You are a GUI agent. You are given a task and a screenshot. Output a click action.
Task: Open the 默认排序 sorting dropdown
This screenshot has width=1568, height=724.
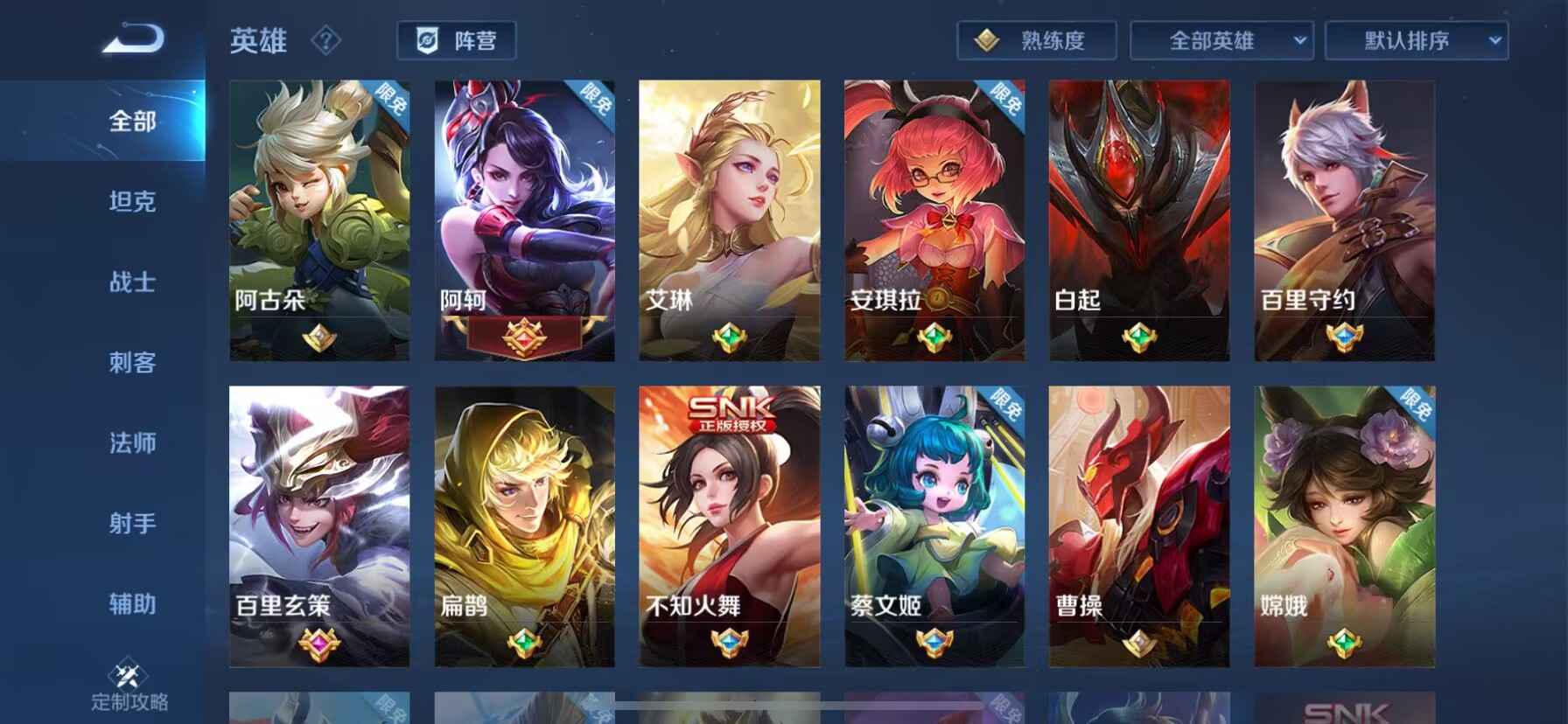pos(1417,39)
